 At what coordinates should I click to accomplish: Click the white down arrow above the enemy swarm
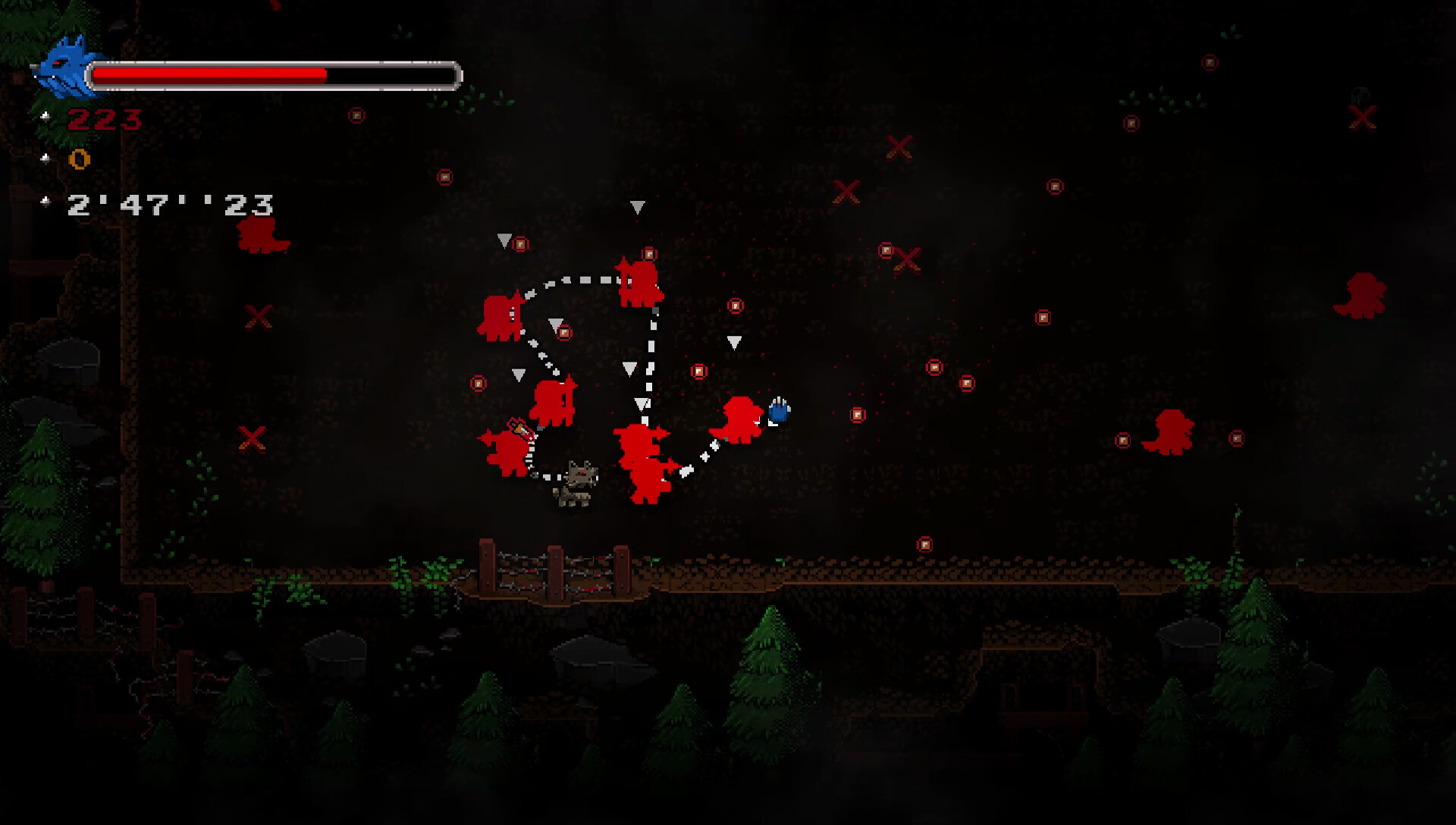637,206
